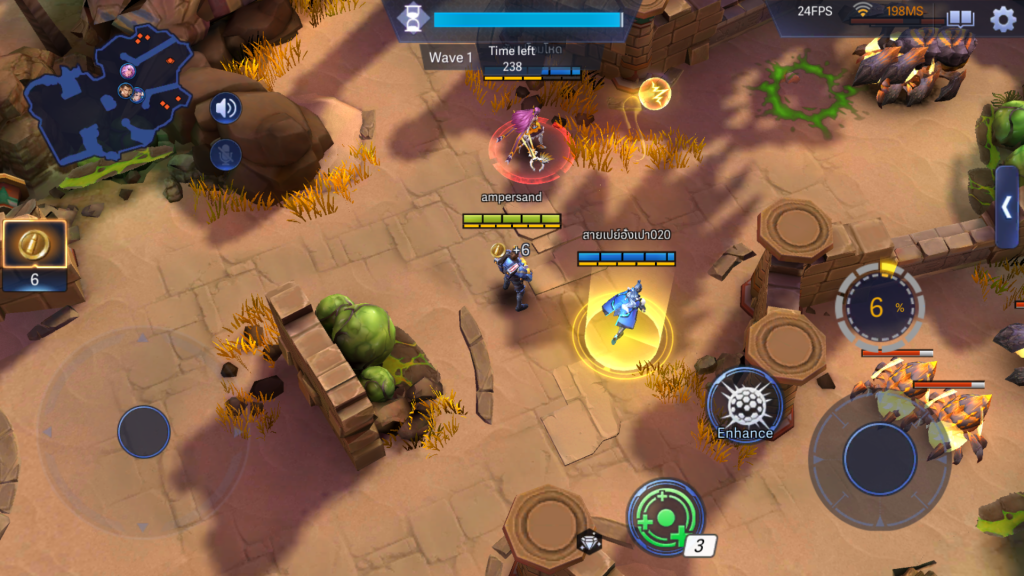Image resolution: width=1024 pixels, height=576 pixels.
Task: Use the green healing ability
Action: pos(665,517)
